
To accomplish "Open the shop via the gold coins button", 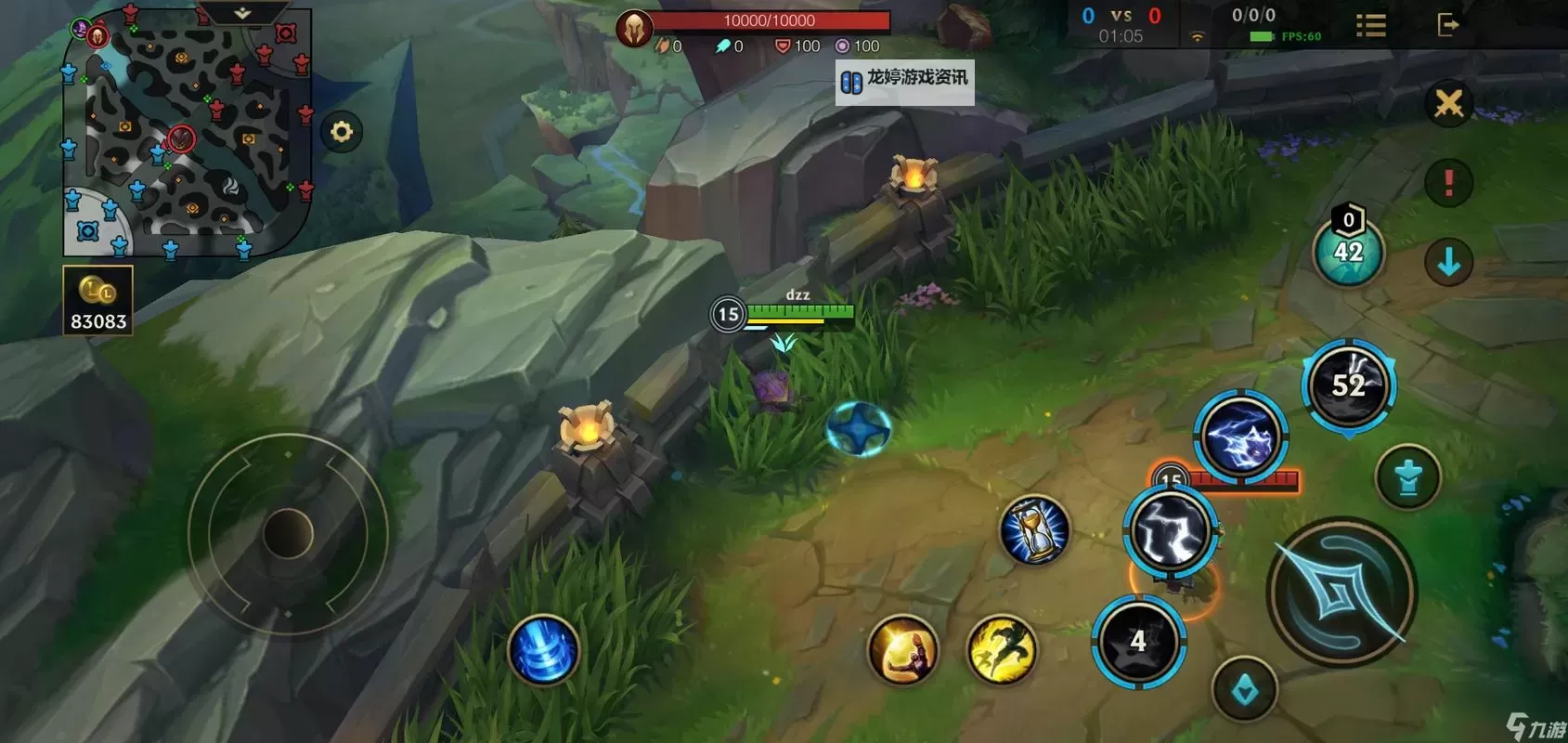I will [x=97, y=299].
